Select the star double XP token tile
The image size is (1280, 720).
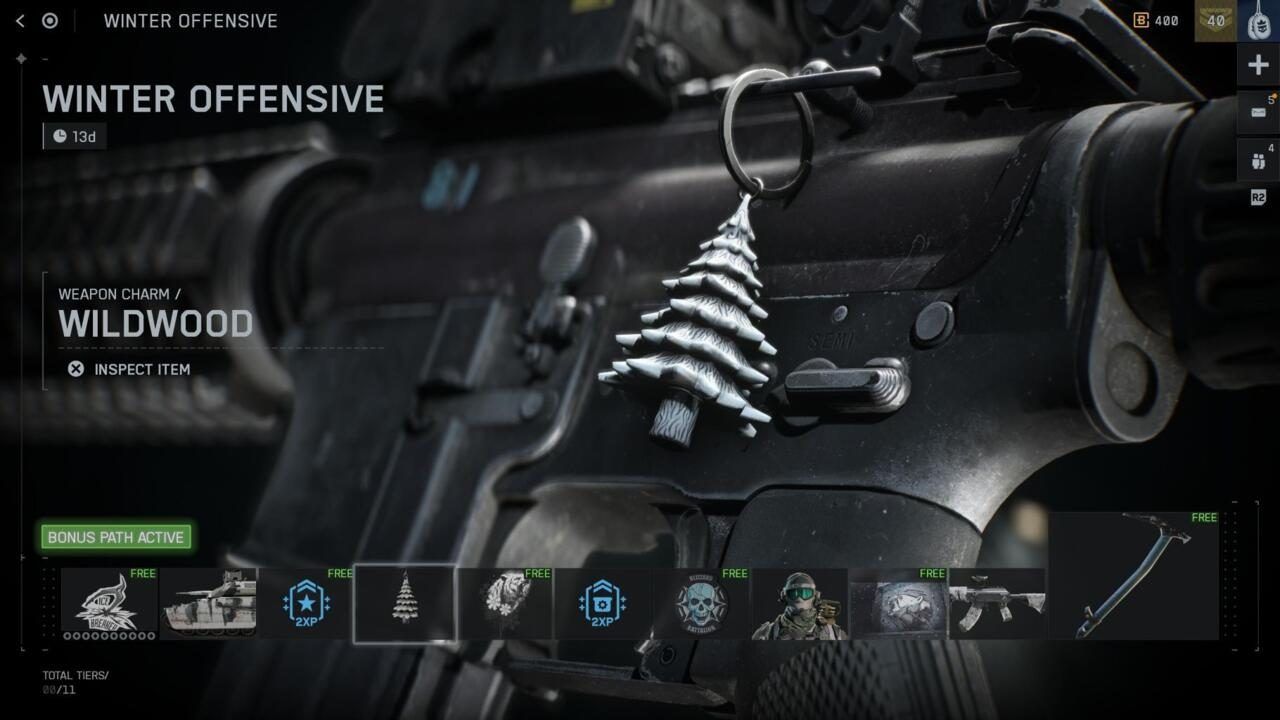(306, 603)
